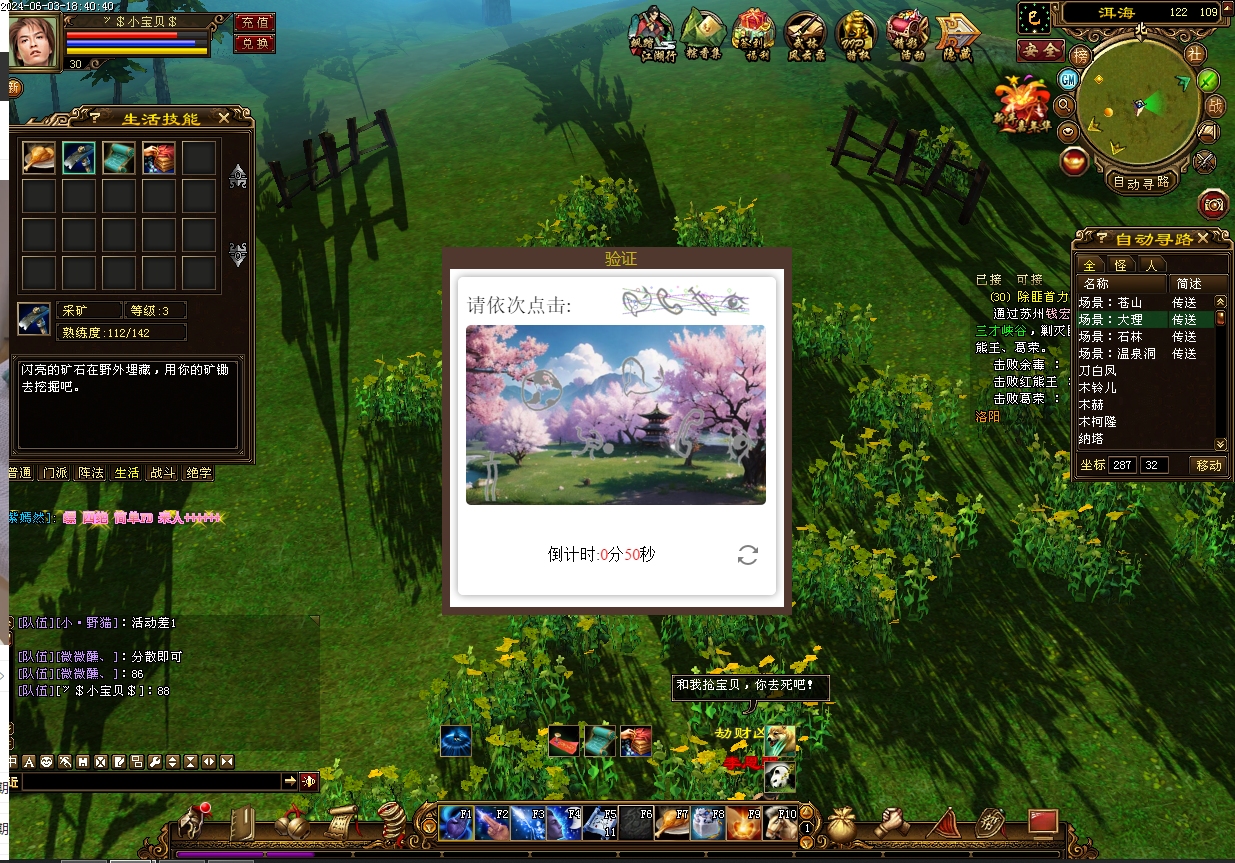
Task: Select the mining pickaxe skill slot in the grid
Action: pos(79,157)
